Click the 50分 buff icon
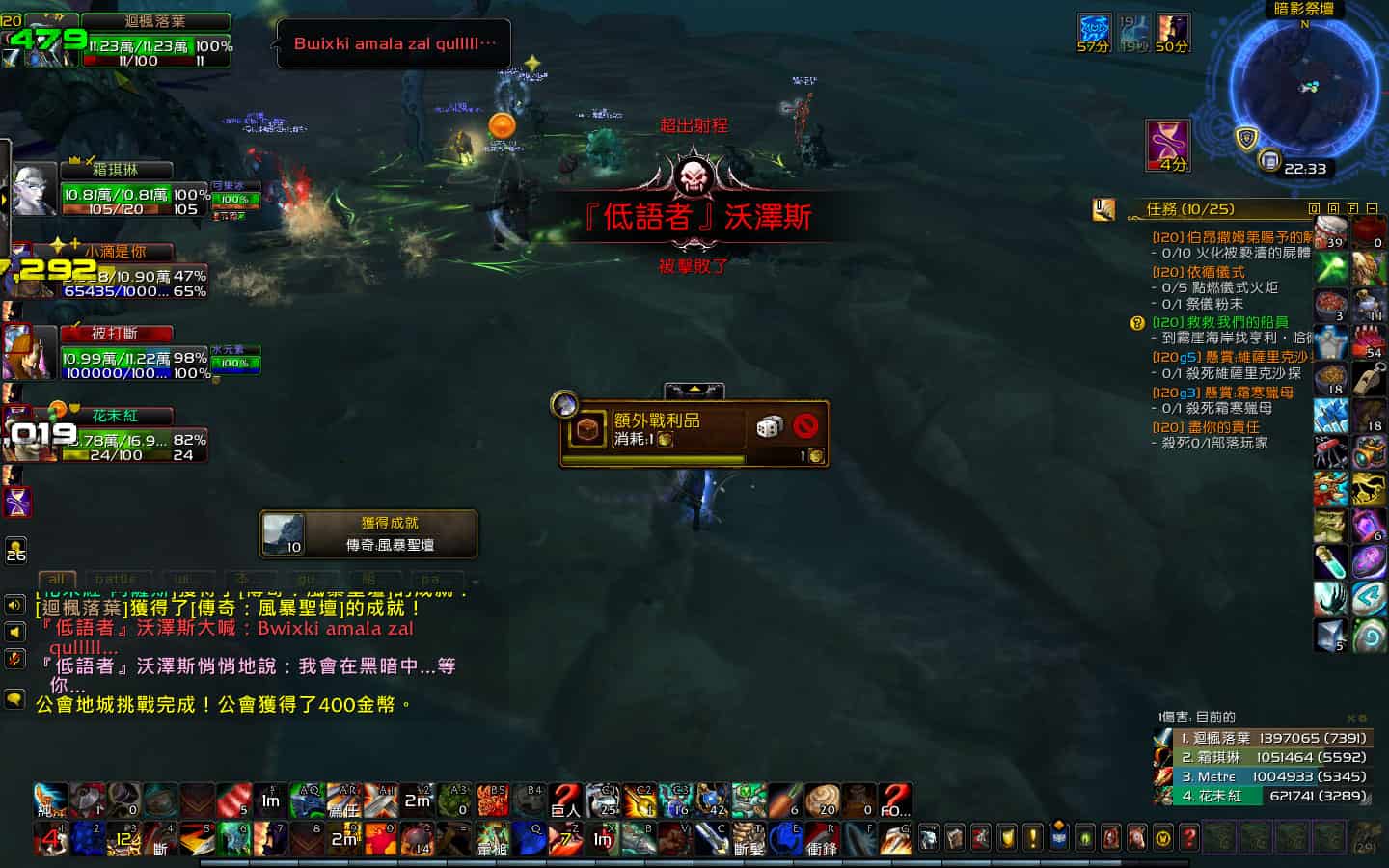Screen dimensions: 1389x868 click(x=1172, y=32)
